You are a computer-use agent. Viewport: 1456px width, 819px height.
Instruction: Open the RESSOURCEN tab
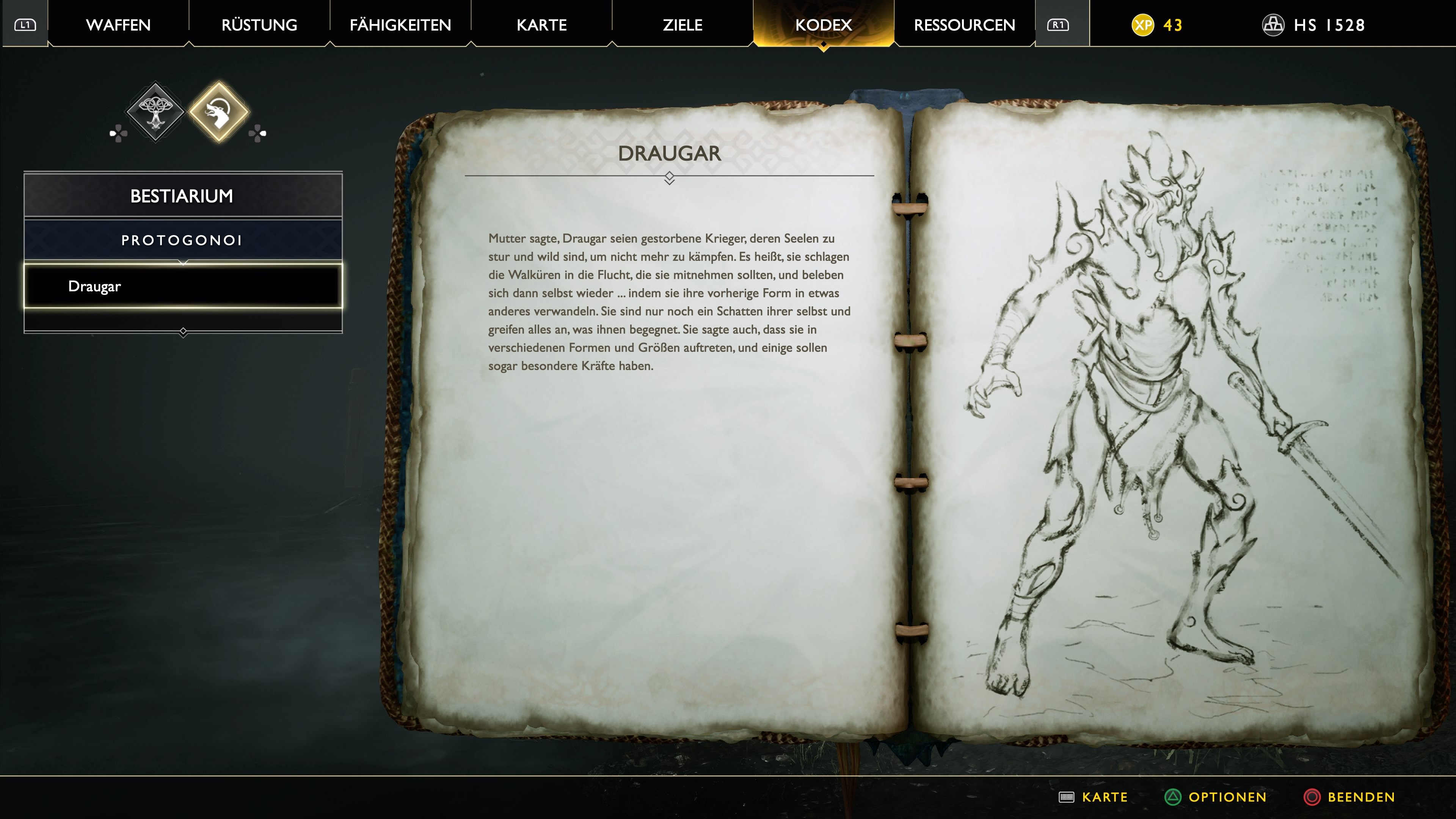point(964,24)
